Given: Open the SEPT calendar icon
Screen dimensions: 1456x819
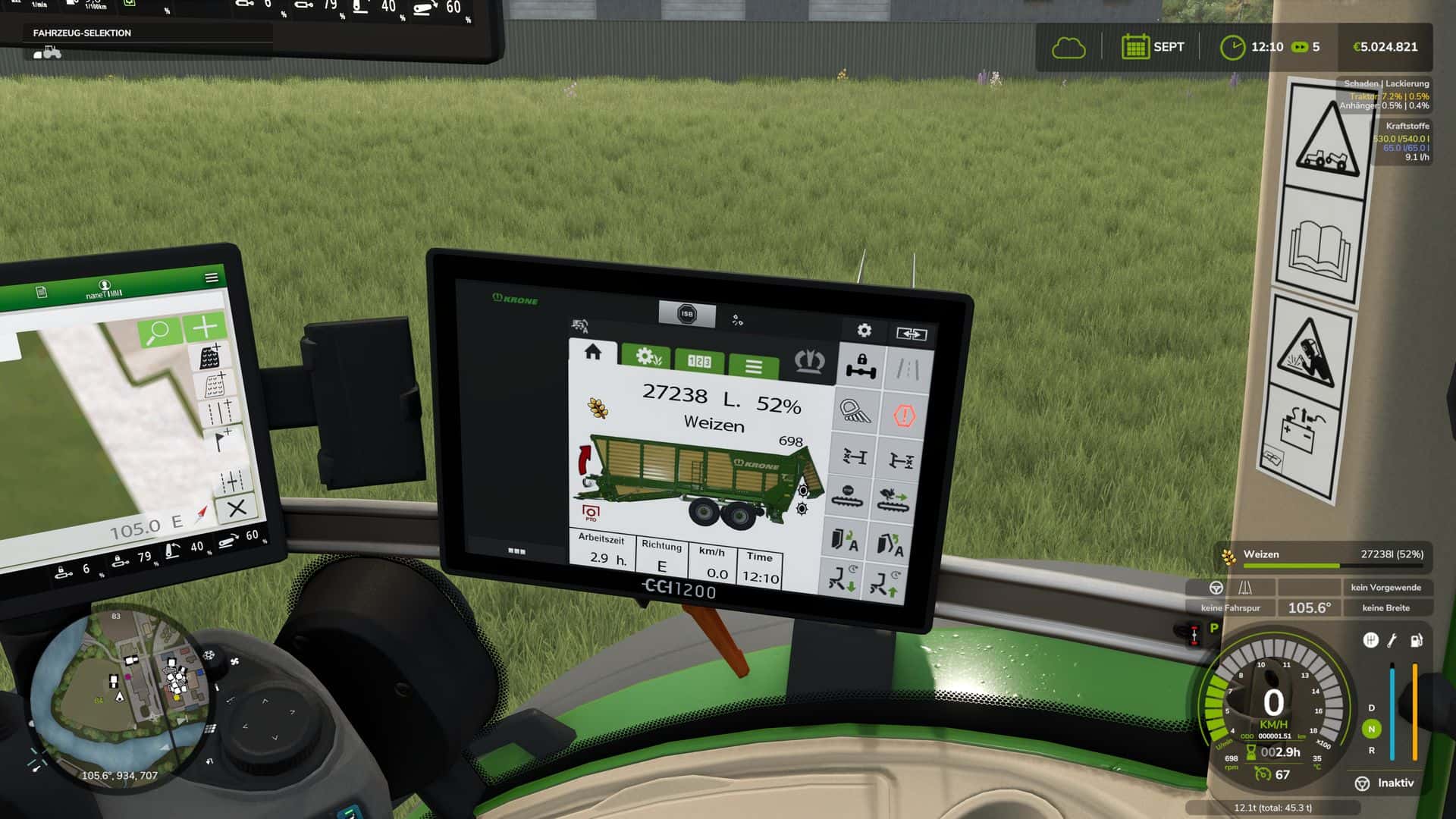Looking at the screenshot, I should [x=1135, y=47].
